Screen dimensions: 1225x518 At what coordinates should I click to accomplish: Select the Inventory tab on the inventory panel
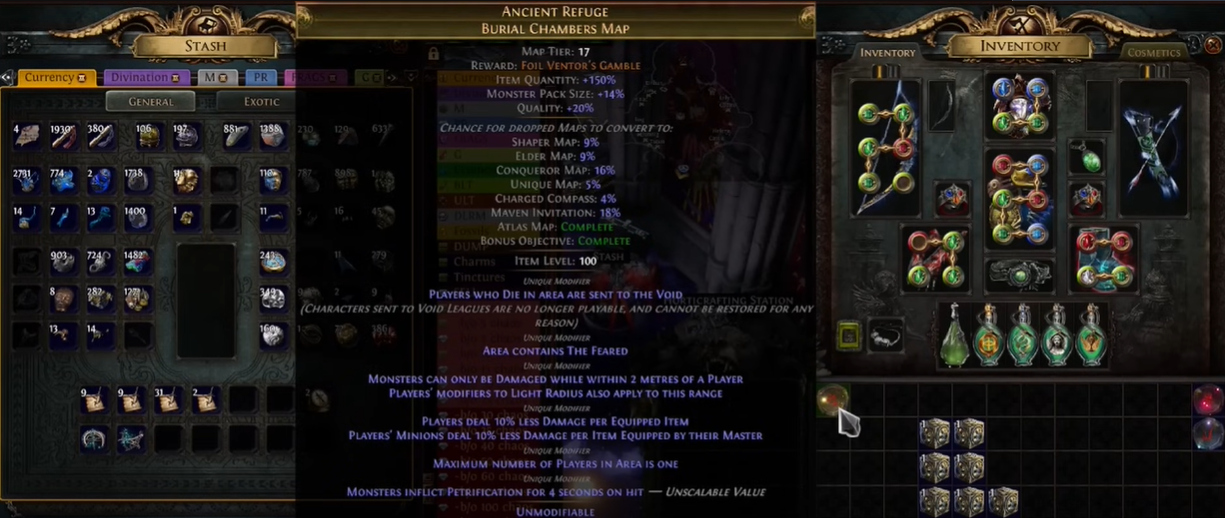coord(887,52)
